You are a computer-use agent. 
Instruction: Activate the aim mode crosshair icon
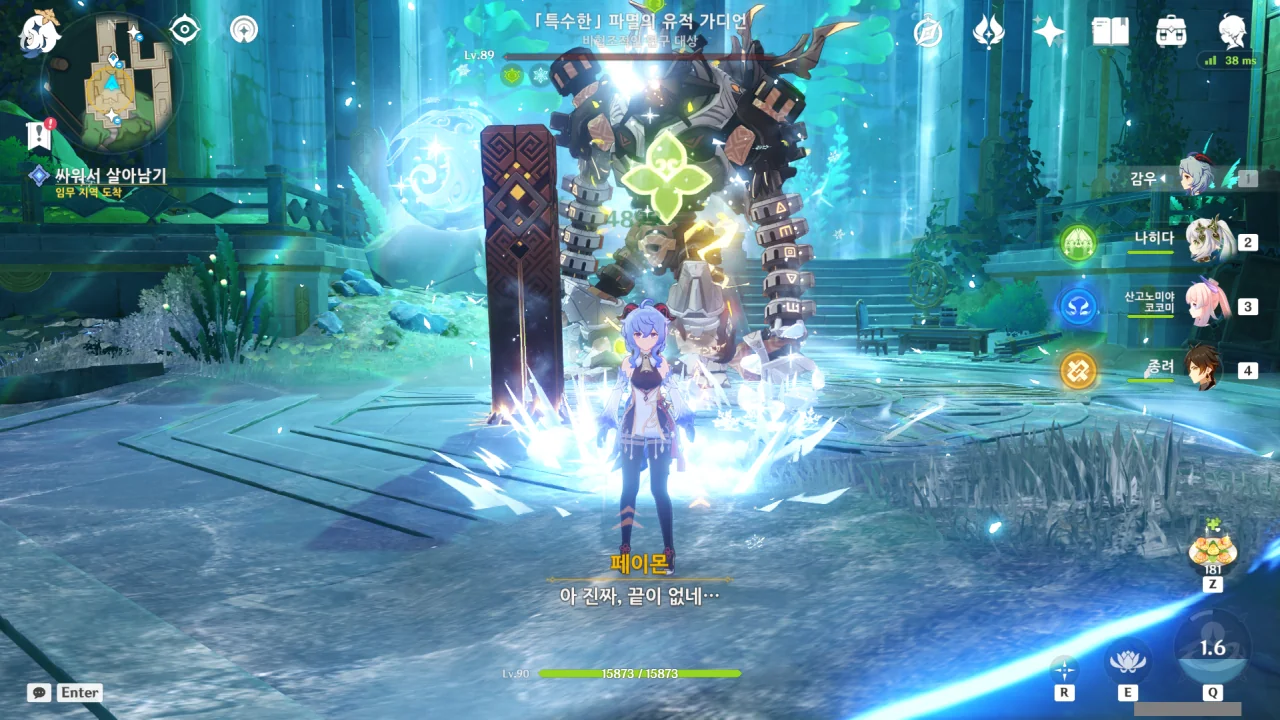click(x=1064, y=669)
